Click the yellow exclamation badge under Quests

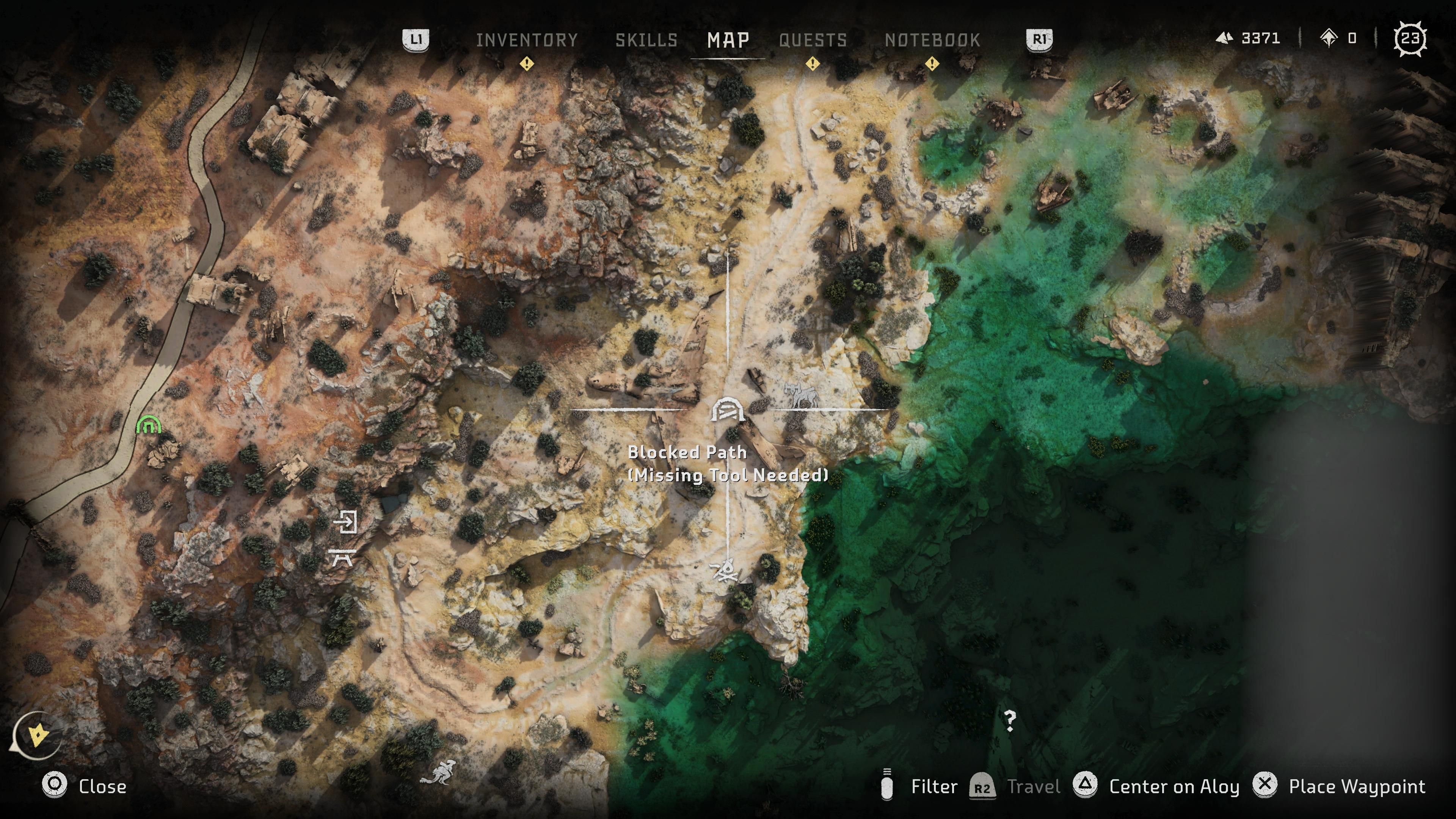coord(812,64)
